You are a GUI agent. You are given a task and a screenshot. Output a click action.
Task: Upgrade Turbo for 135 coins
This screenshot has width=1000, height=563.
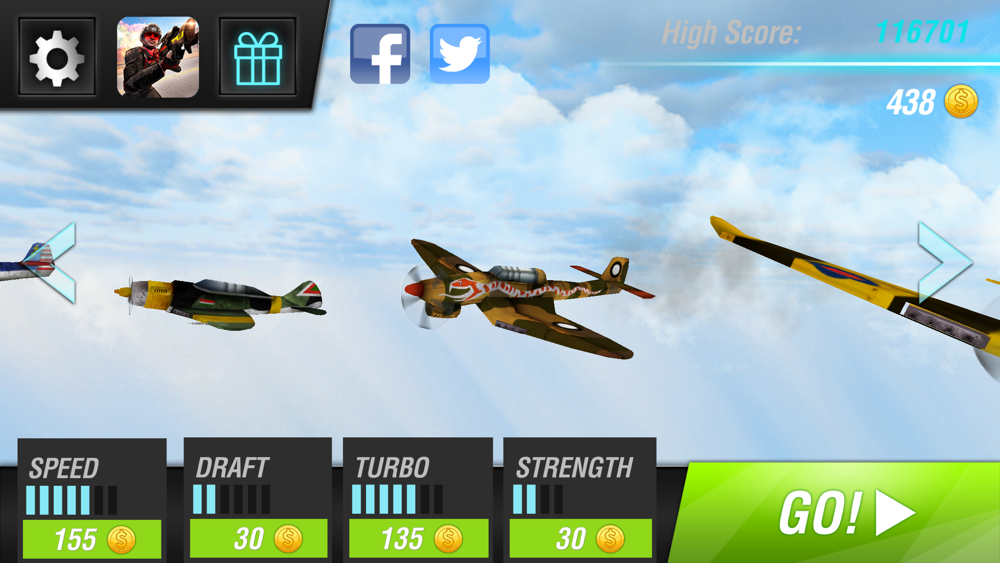coord(419,539)
